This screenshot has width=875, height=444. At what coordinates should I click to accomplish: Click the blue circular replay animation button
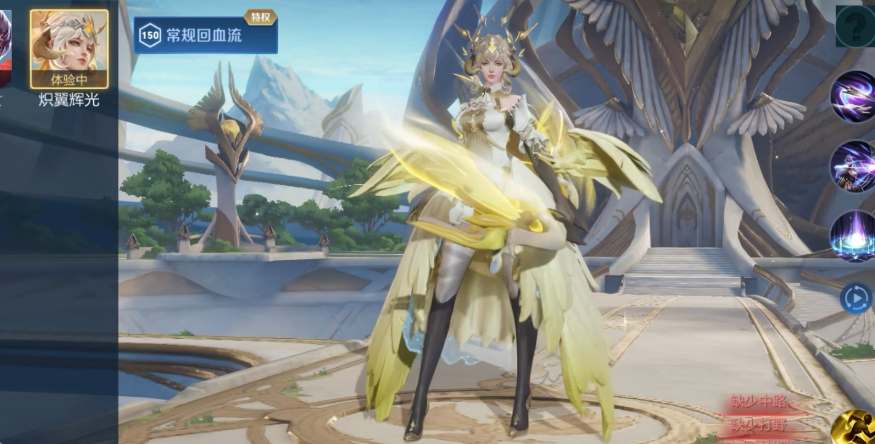(855, 298)
